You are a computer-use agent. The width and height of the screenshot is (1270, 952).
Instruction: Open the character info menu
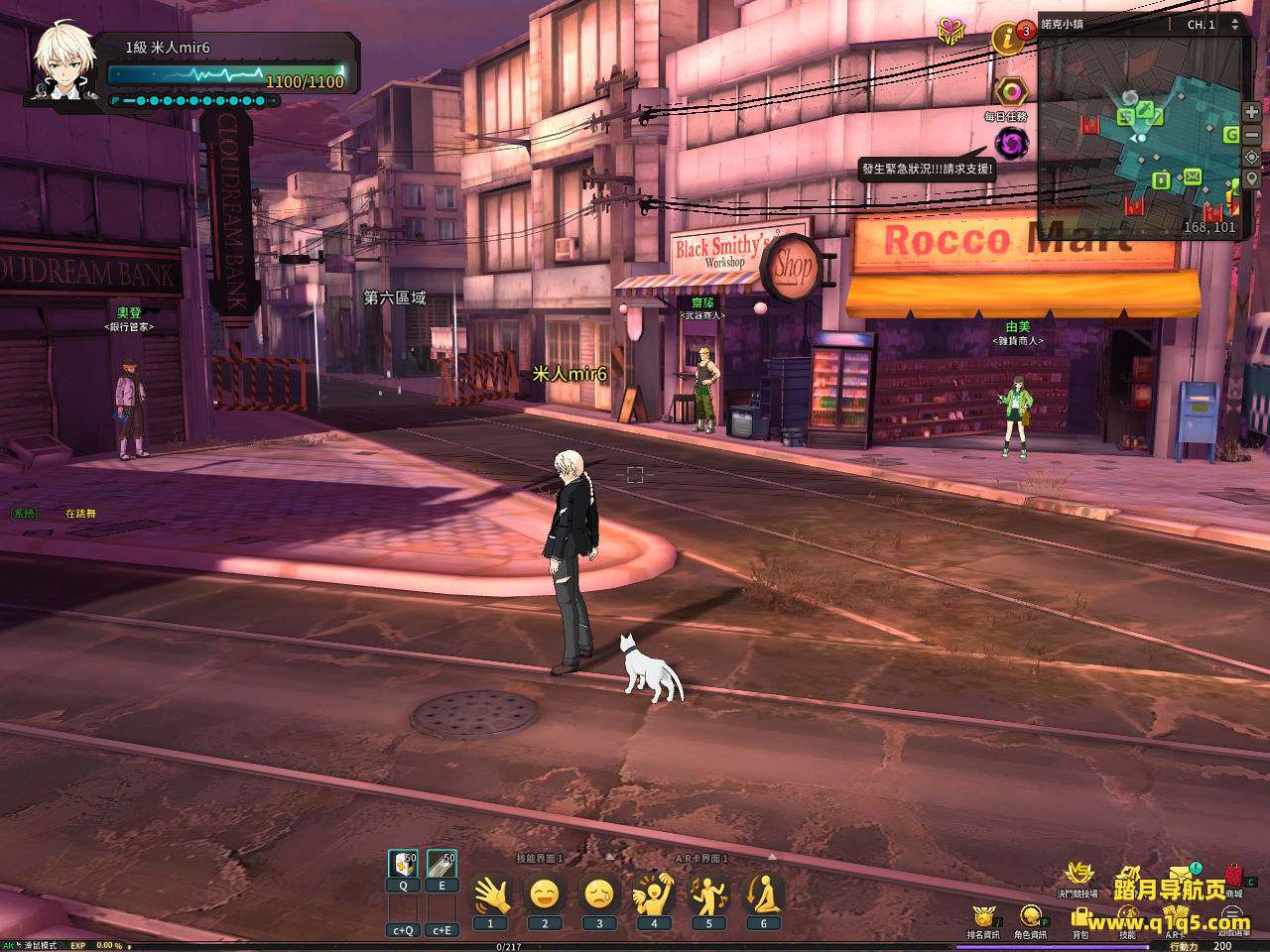(1030, 916)
